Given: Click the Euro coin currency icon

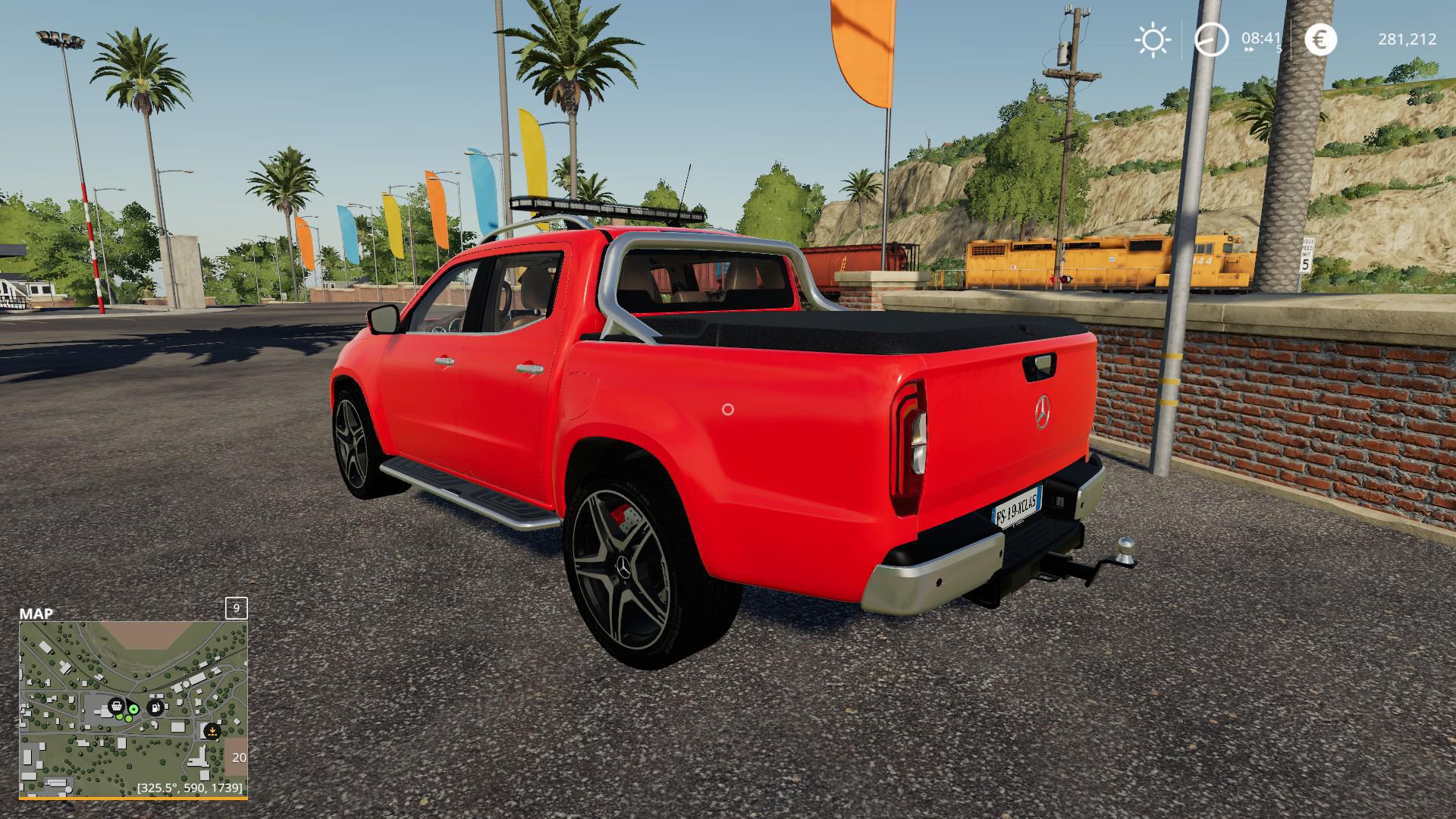Looking at the screenshot, I should [1319, 39].
